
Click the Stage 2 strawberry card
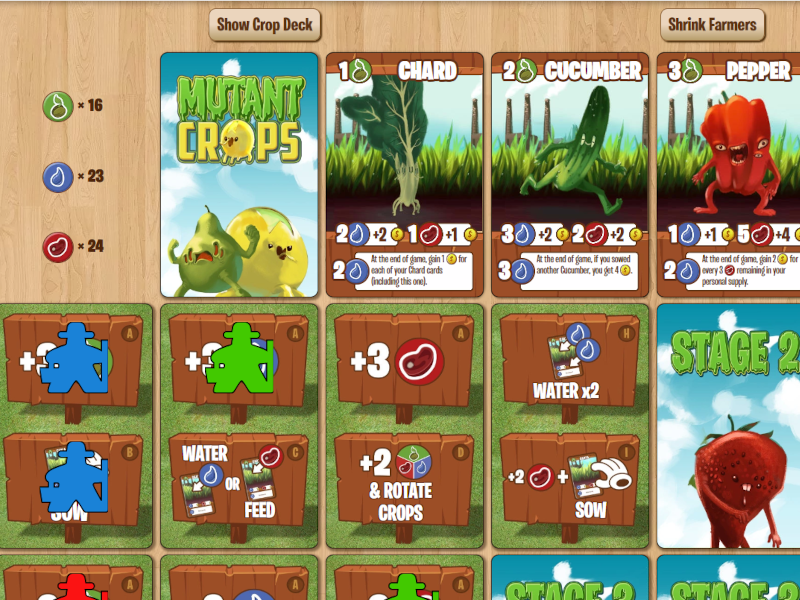coord(728,425)
